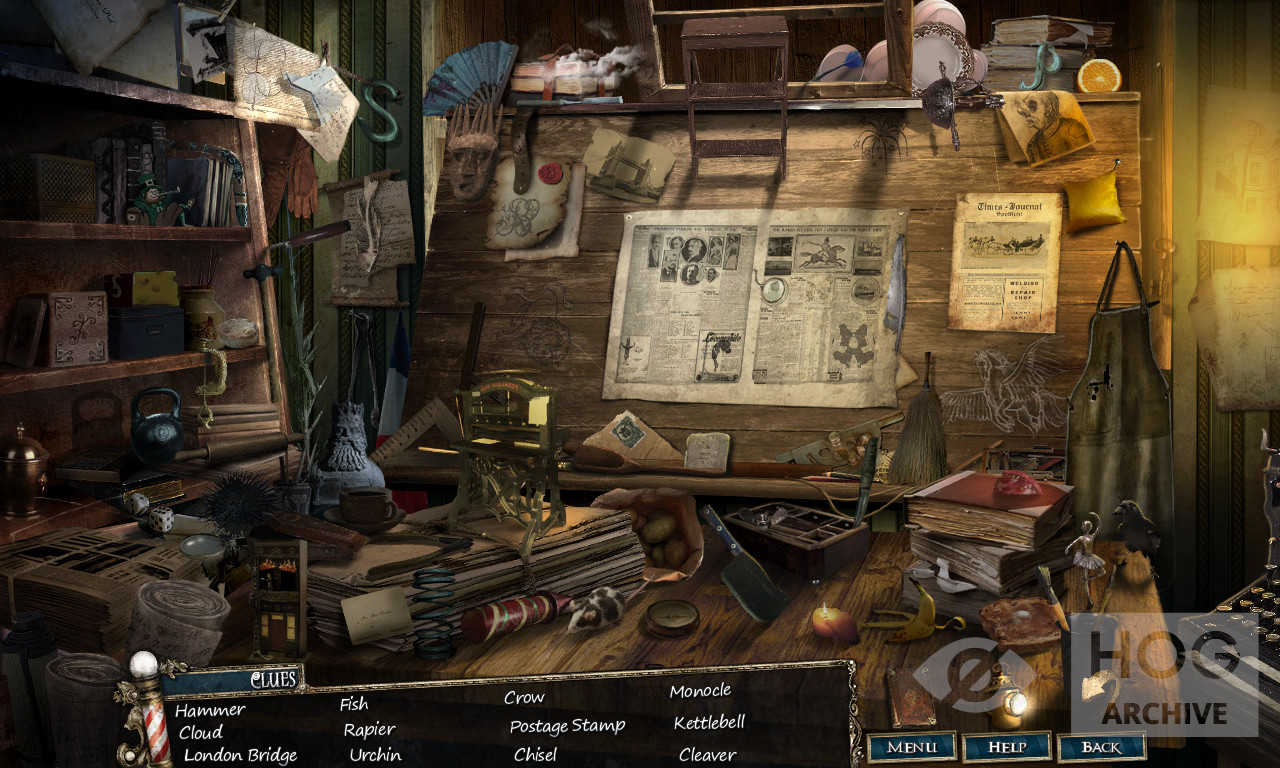Click the Chisel clue word
Screen dimensions: 1280x768
pos(535,755)
